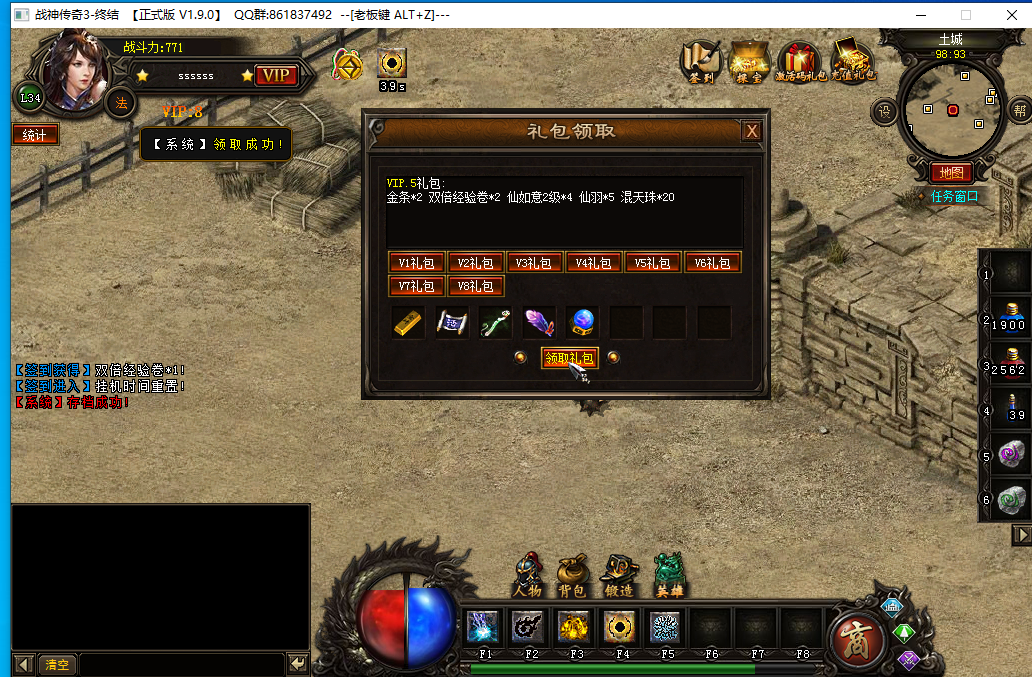
Task: Close the 礼包领取 gift window
Action: [752, 131]
